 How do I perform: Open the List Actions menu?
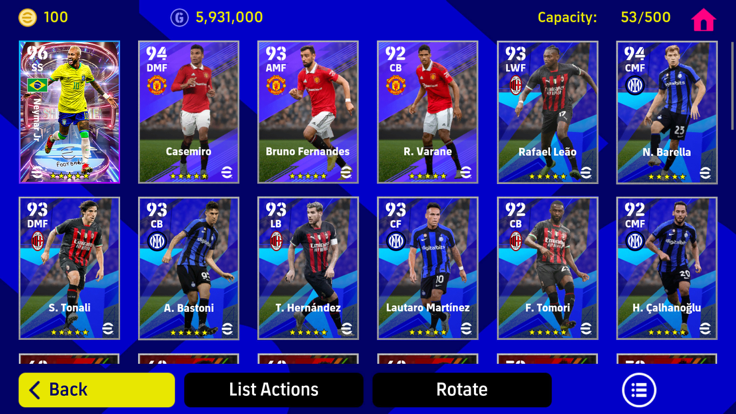(x=273, y=390)
